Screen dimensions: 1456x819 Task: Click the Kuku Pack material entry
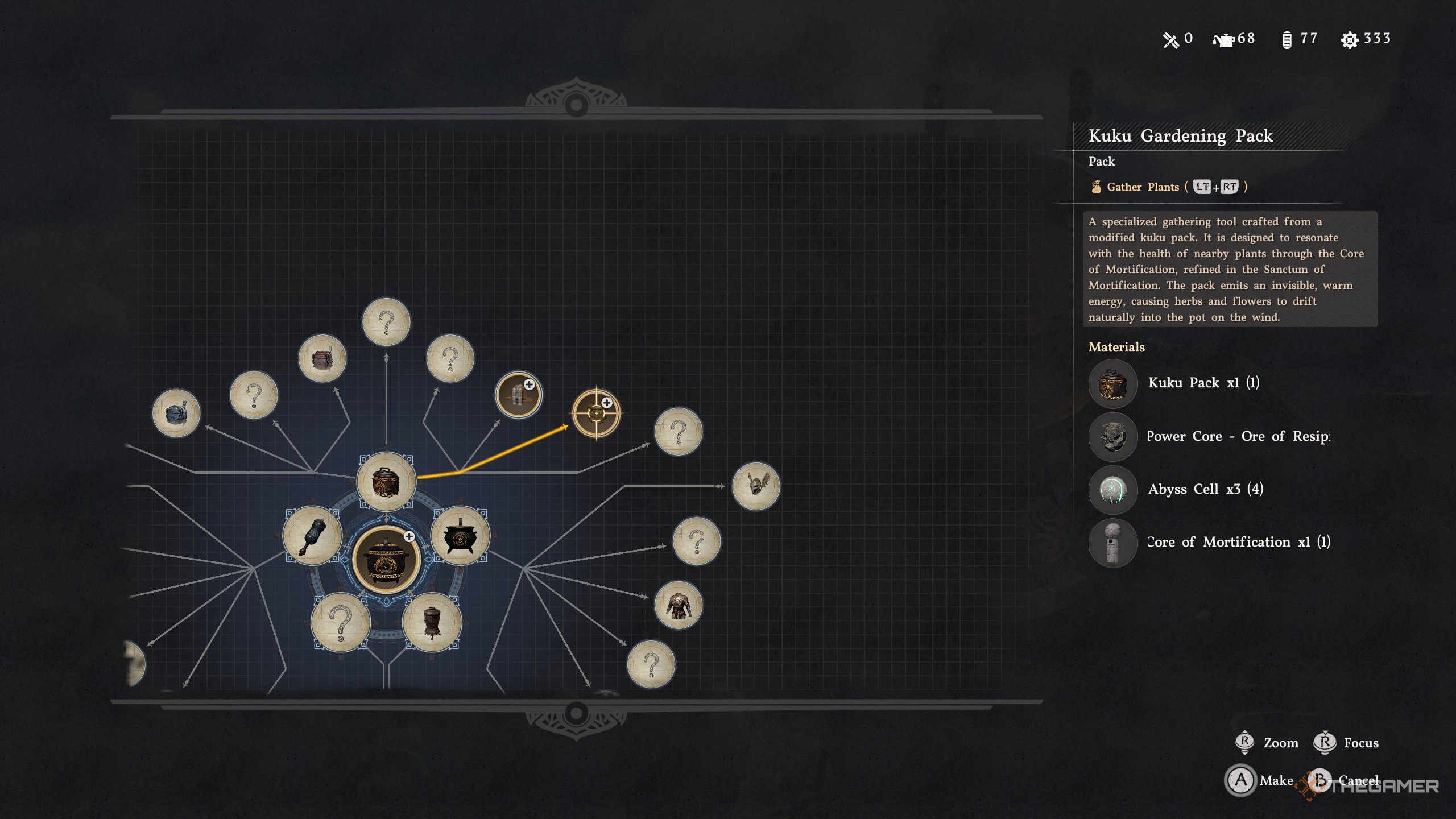[1203, 383]
